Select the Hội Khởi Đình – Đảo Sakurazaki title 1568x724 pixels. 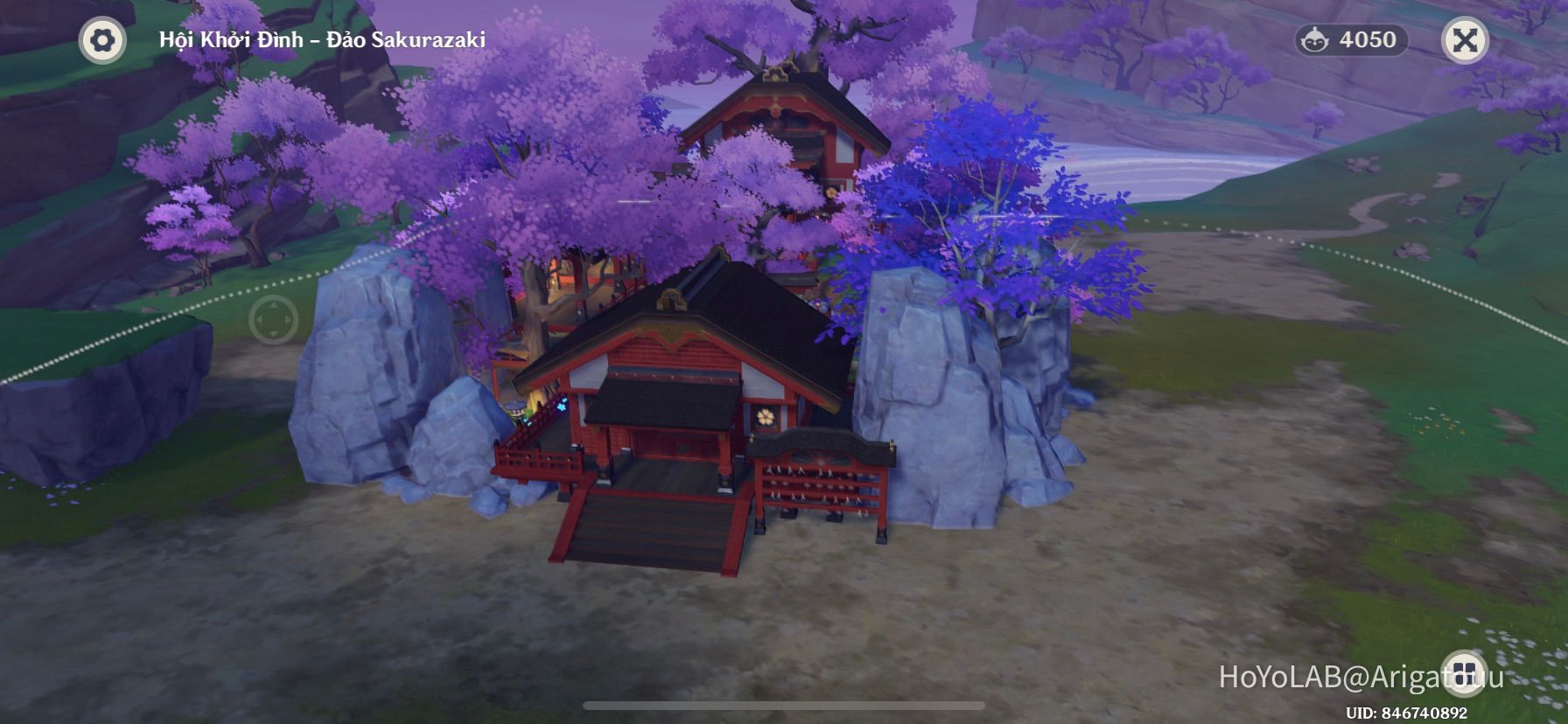[x=322, y=38]
